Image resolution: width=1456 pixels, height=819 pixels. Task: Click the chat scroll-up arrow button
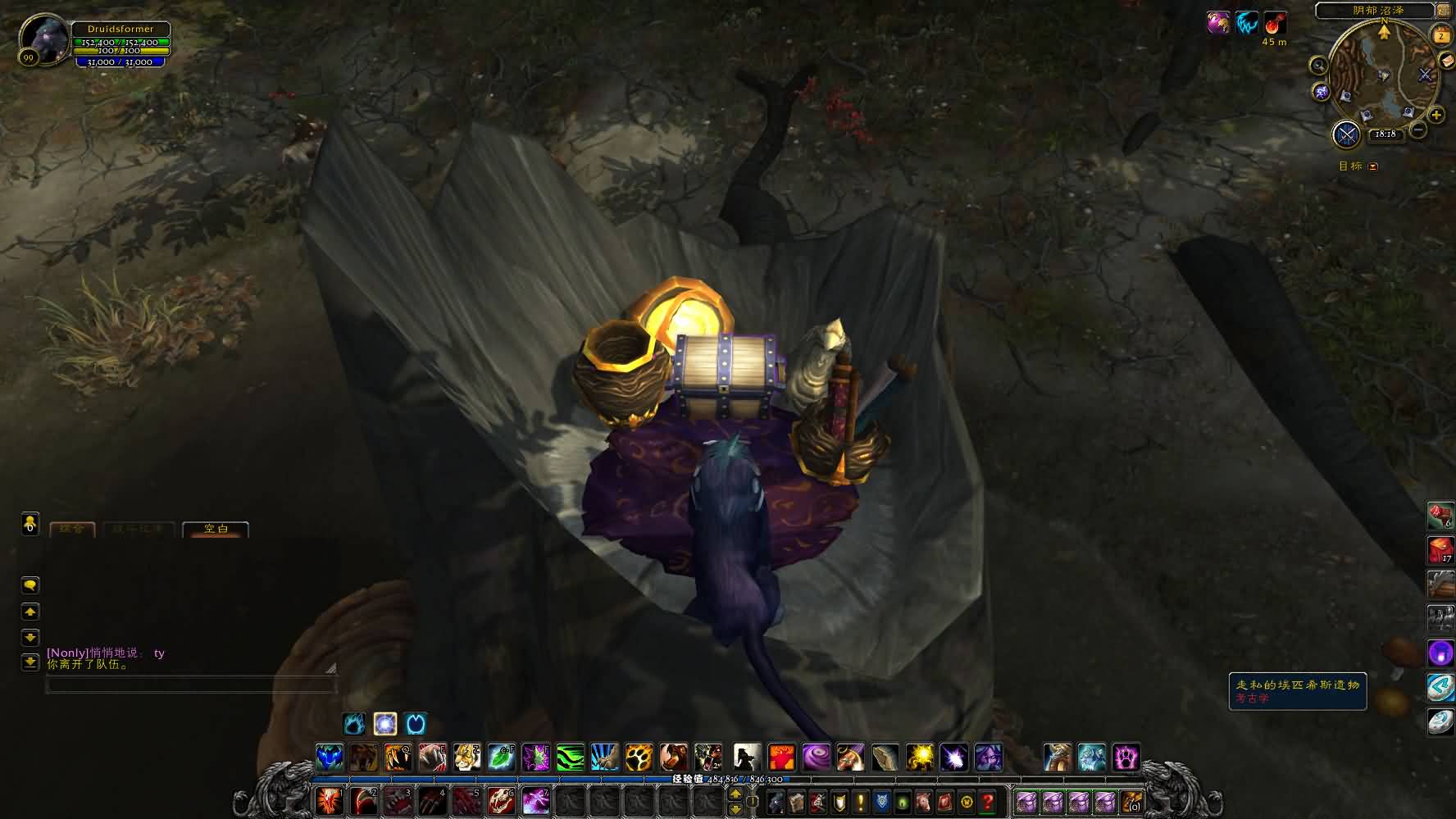(x=30, y=612)
